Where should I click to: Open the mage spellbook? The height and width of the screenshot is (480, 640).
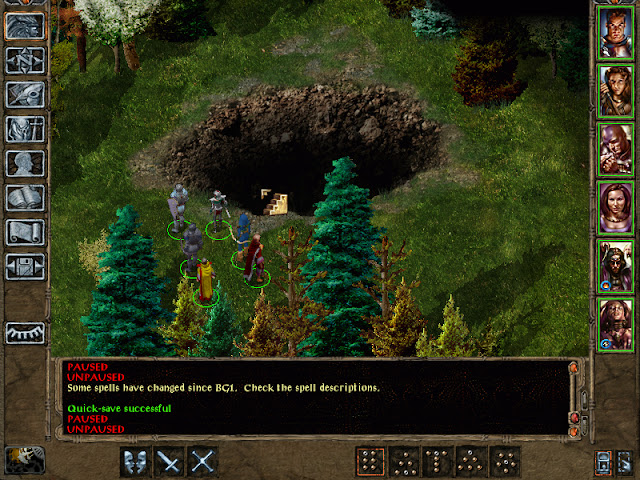coord(25,198)
